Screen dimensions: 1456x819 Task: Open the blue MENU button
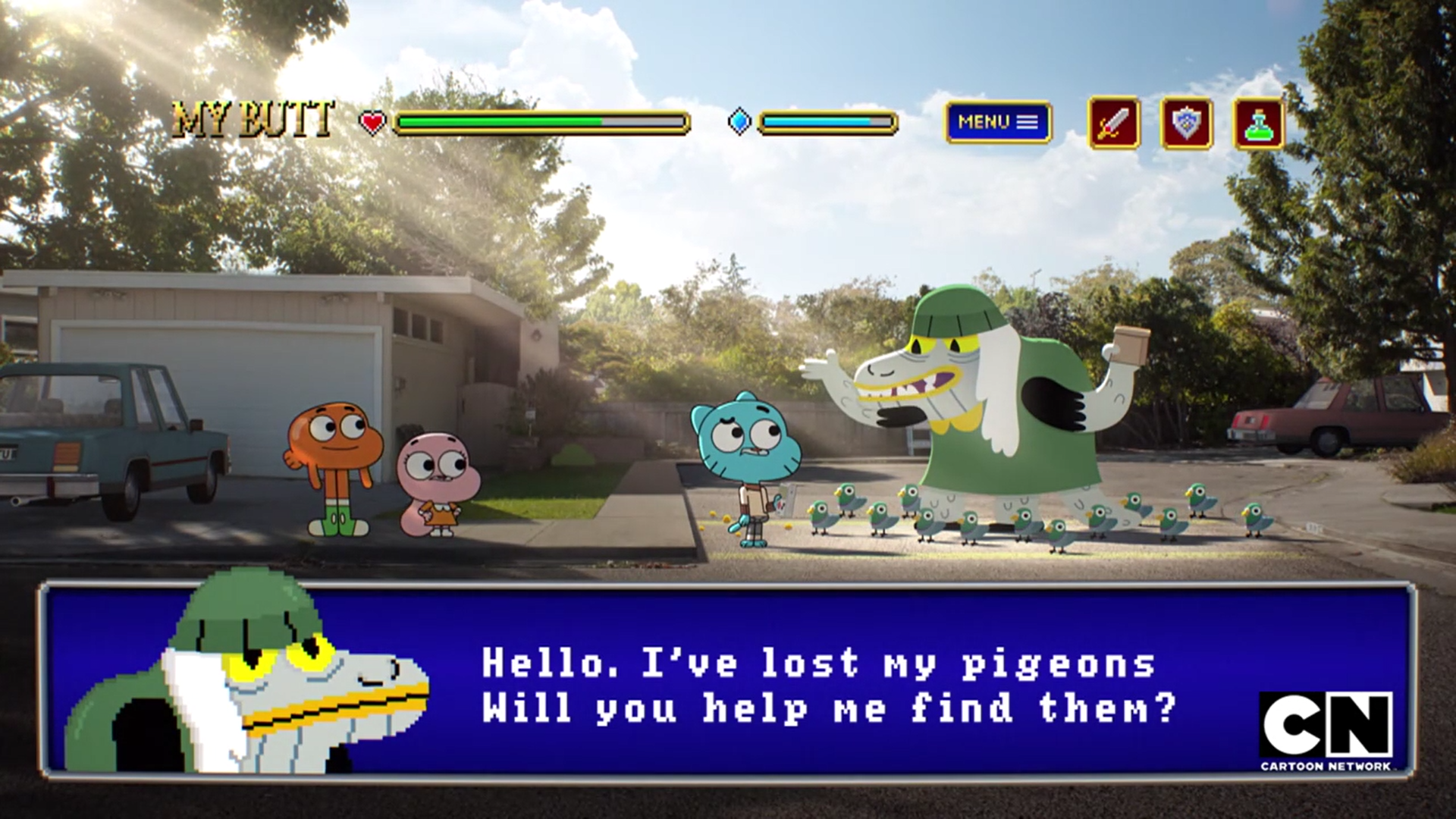click(x=998, y=122)
